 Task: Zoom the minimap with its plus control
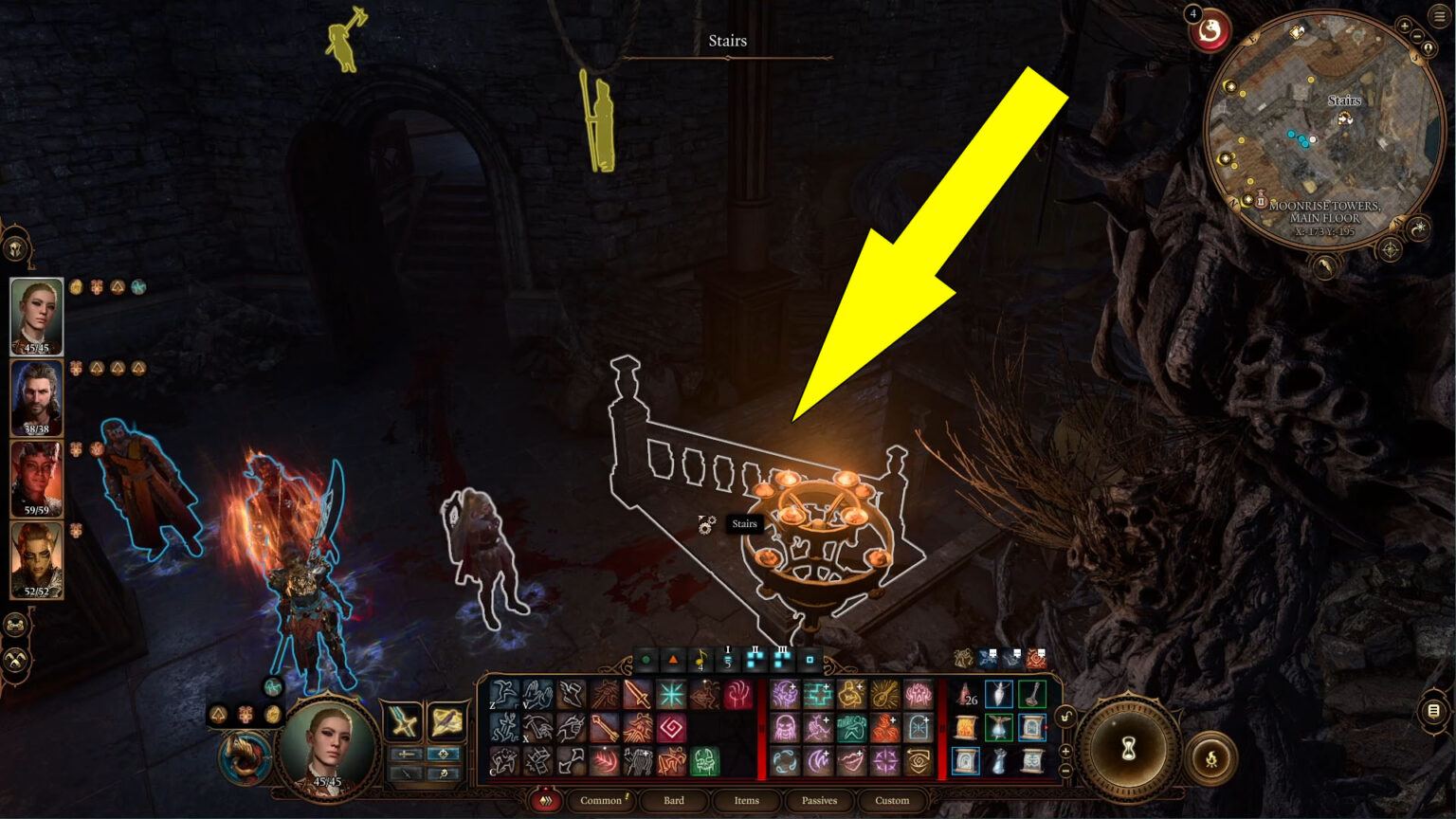point(1404,26)
